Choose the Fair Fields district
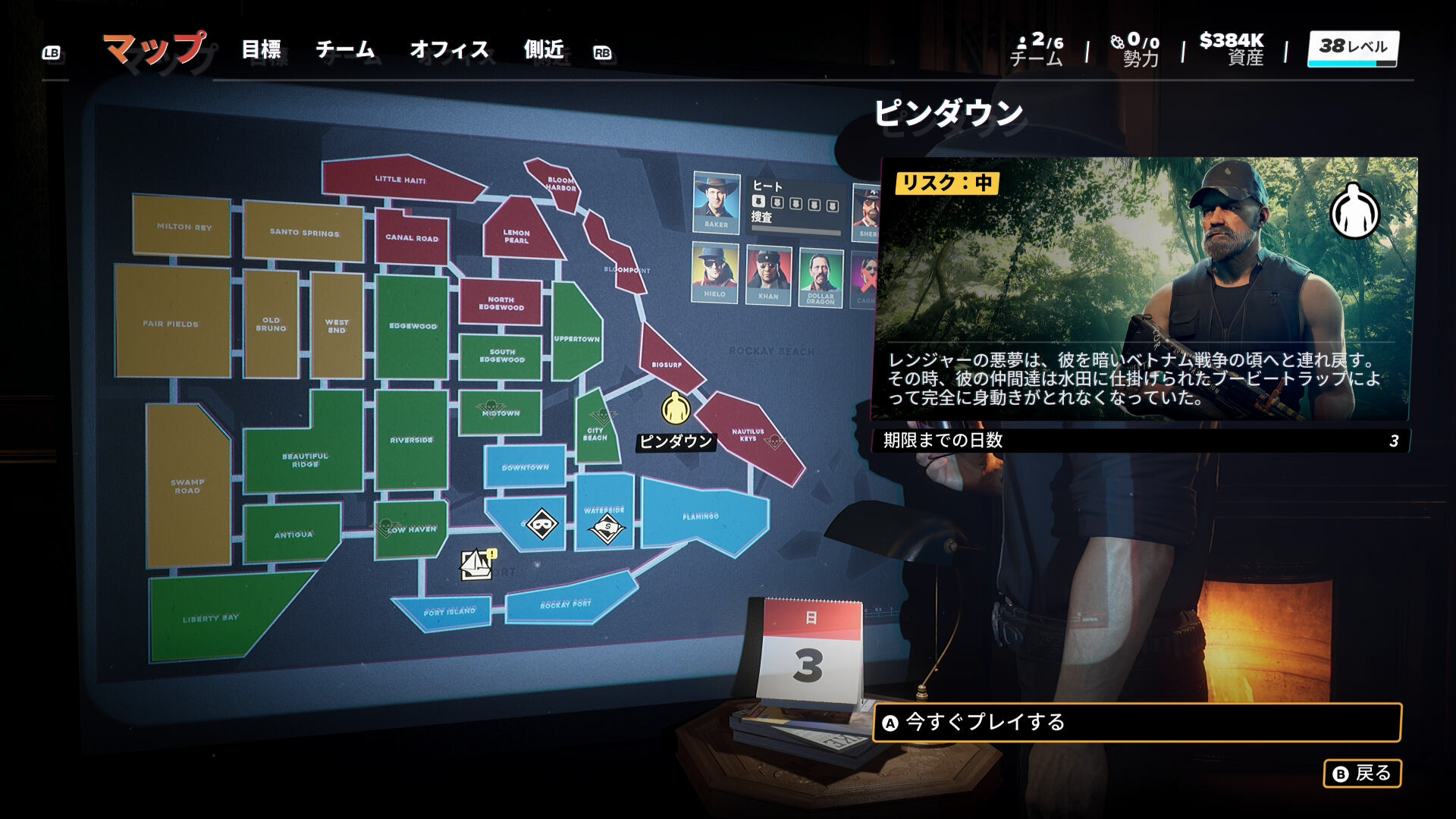This screenshot has width=1456, height=819. [171, 324]
